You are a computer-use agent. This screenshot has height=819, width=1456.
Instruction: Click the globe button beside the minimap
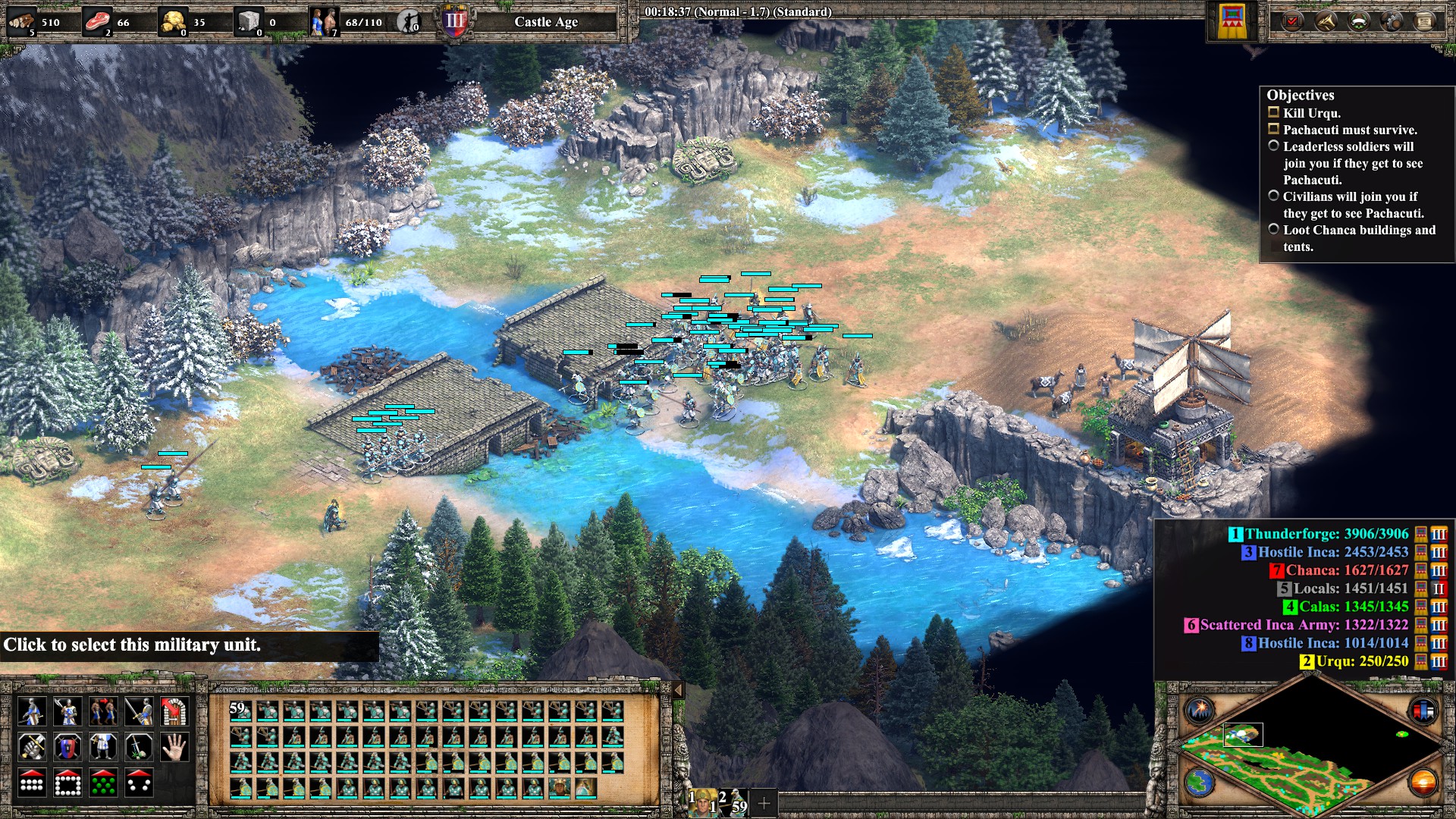(1200, 783)
